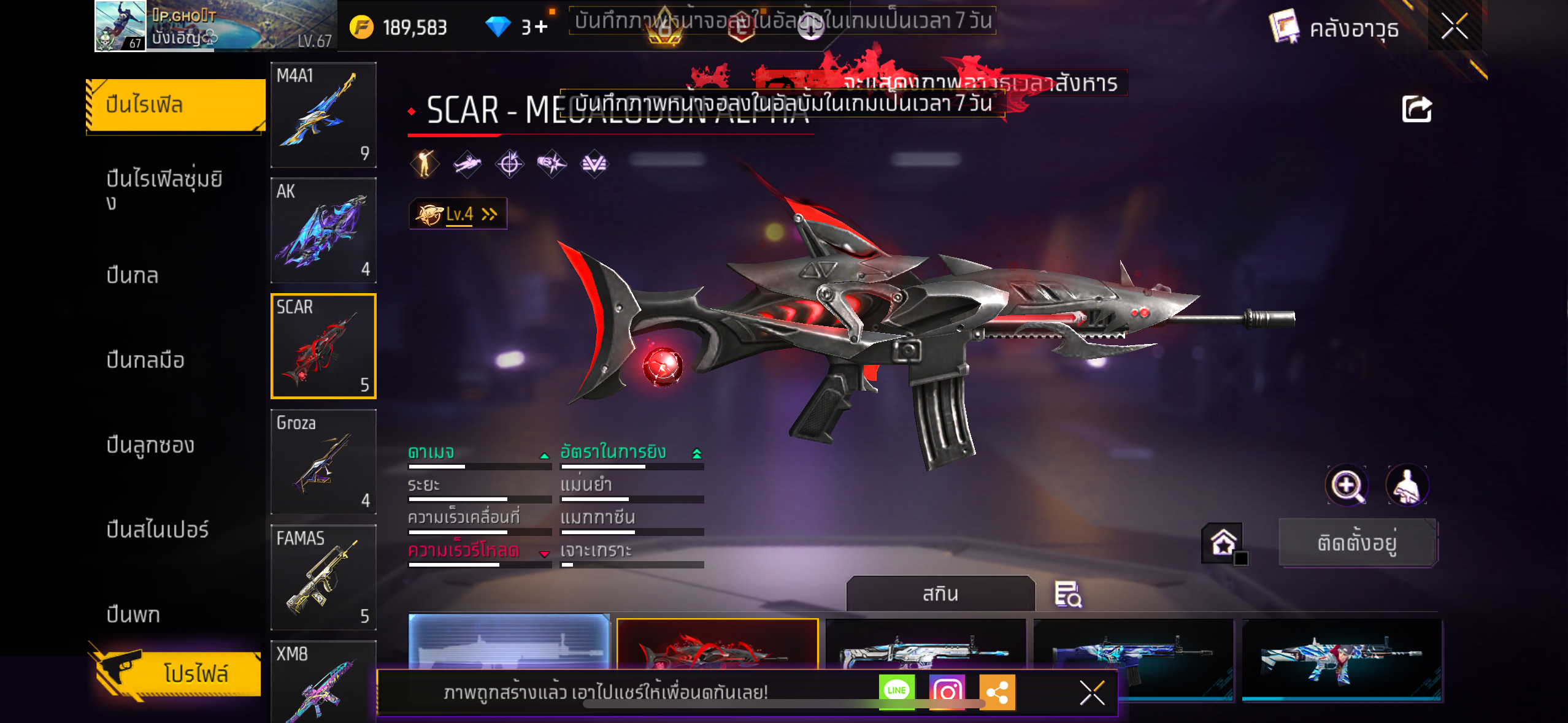This screenshot has height=723, width=1568.
Task: Click the share arrow icon
Action: [1416, 110]
